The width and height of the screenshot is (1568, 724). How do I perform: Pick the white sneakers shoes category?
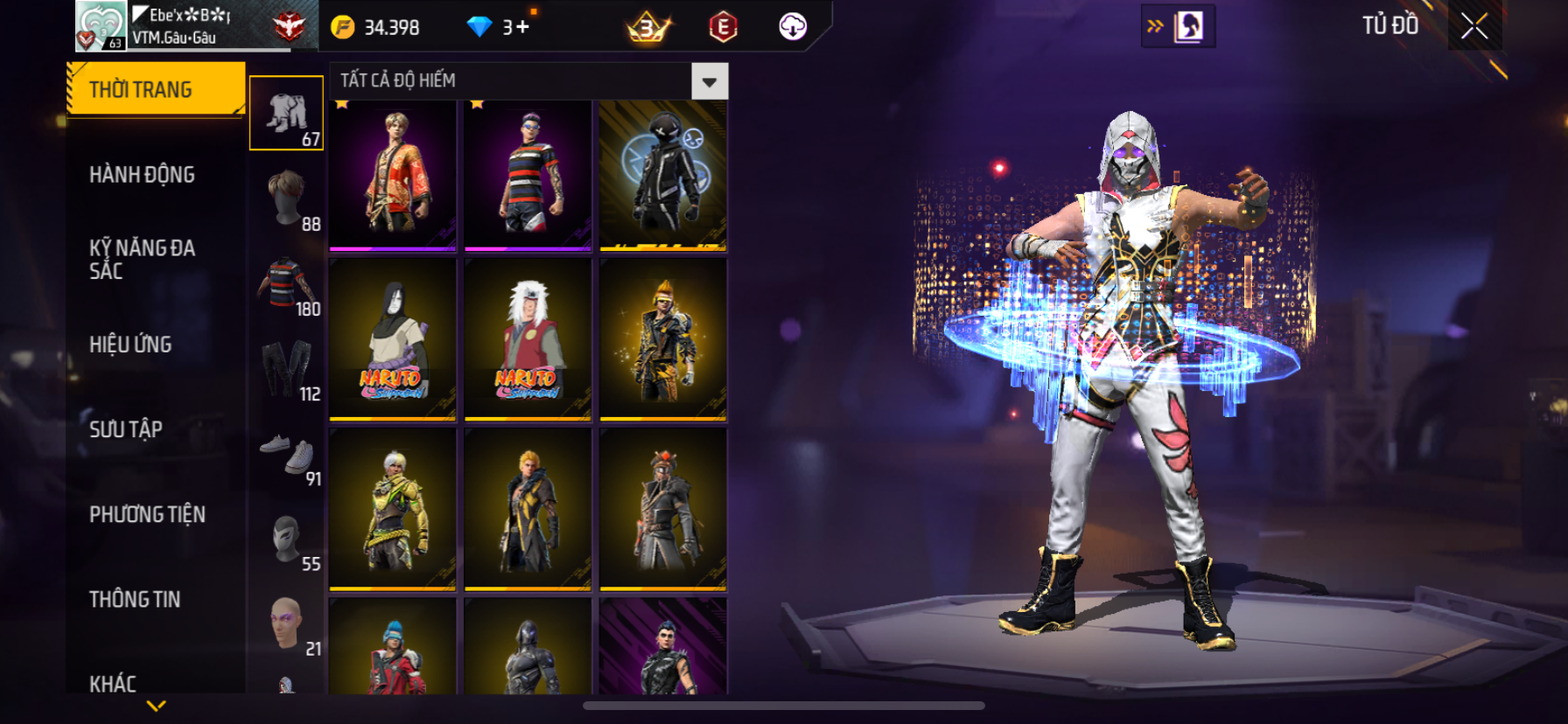click(x=288, y=454)
